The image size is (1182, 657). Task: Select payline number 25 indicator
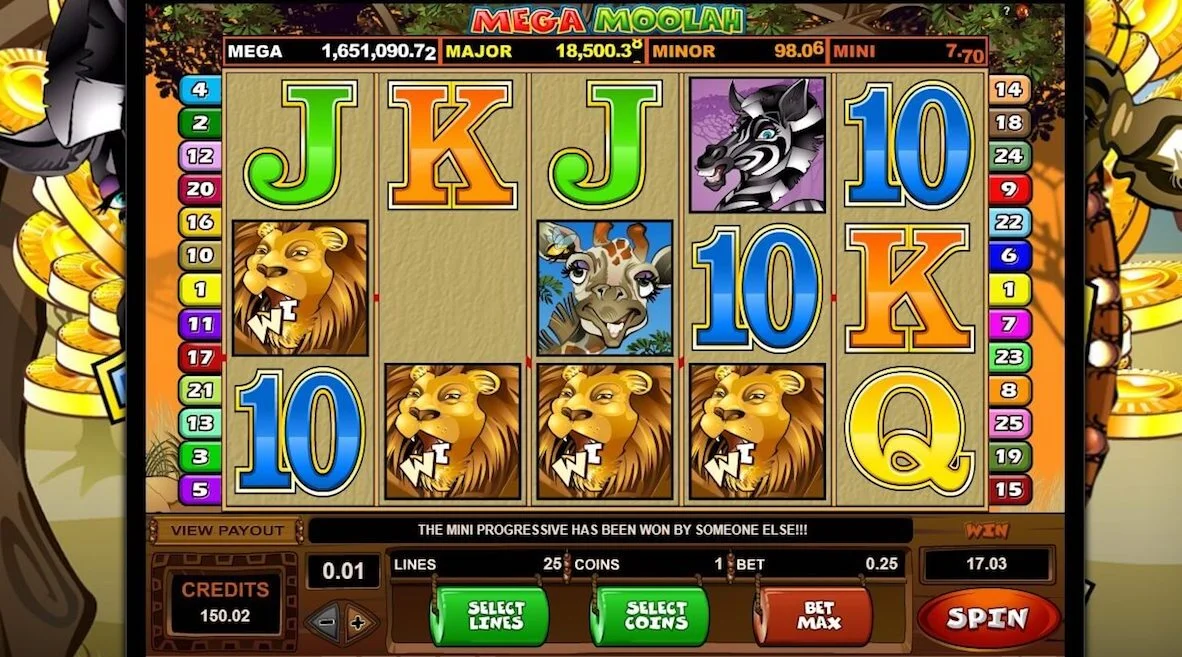(x=1009, y=423)
